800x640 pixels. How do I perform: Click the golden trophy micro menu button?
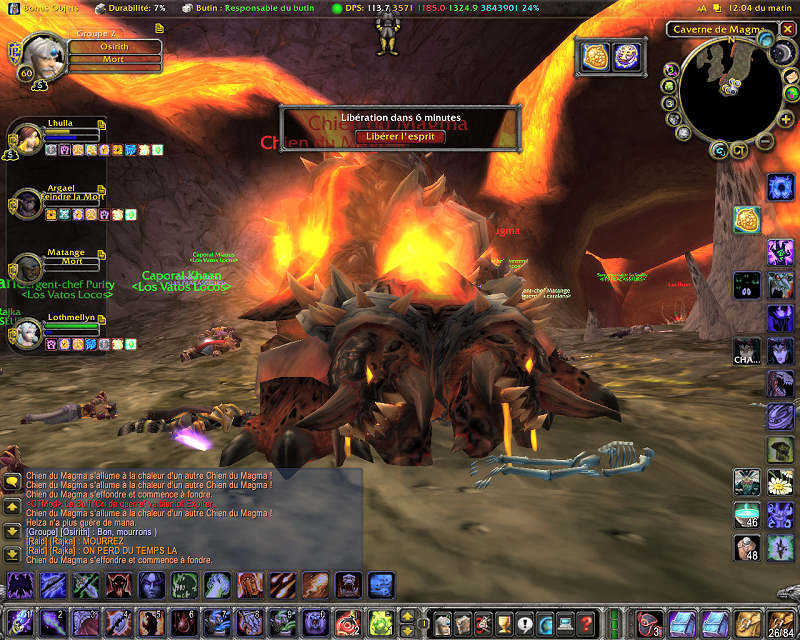click(502, 623)
